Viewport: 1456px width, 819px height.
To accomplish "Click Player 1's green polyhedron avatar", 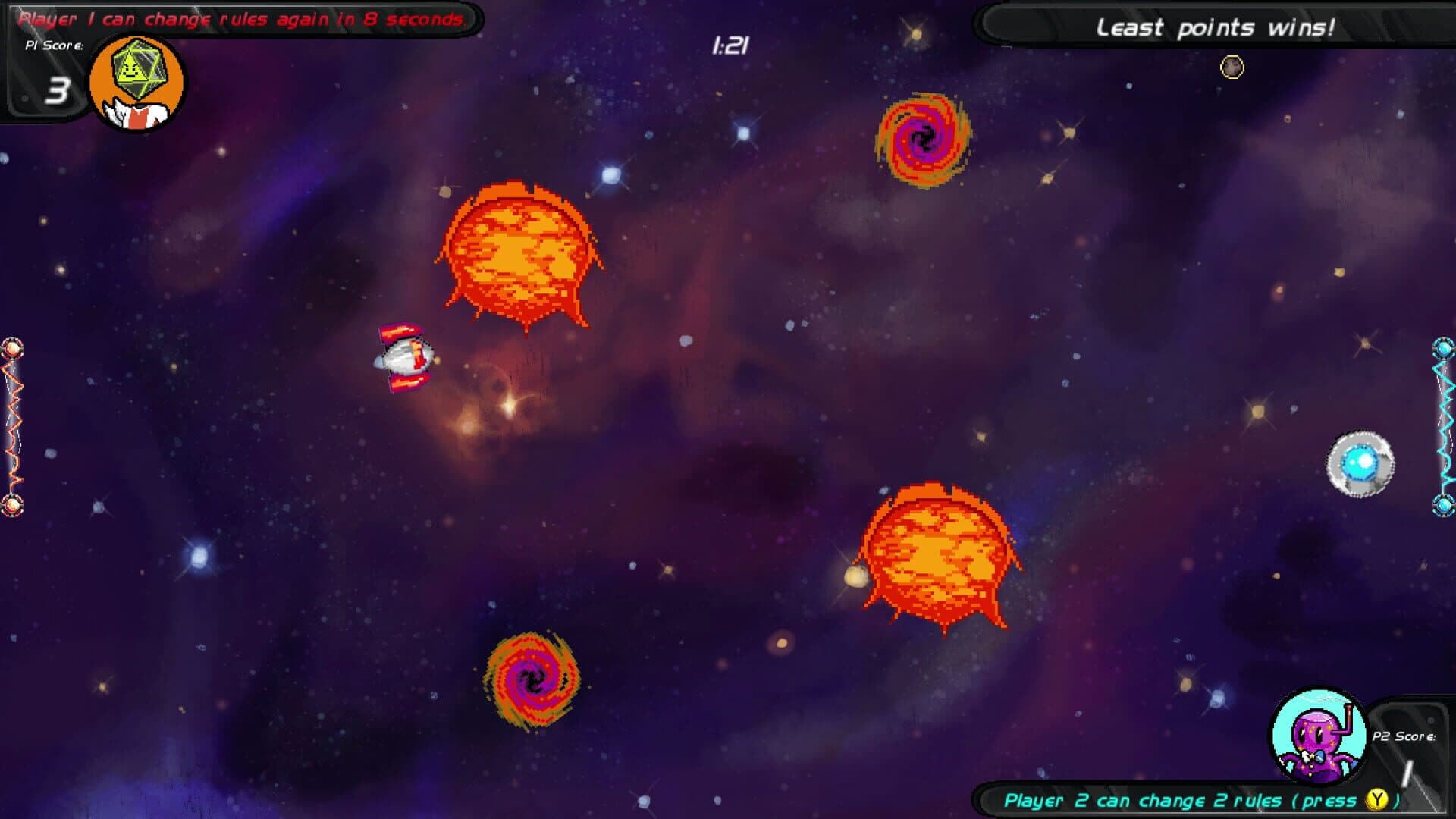I will (137, 82).
